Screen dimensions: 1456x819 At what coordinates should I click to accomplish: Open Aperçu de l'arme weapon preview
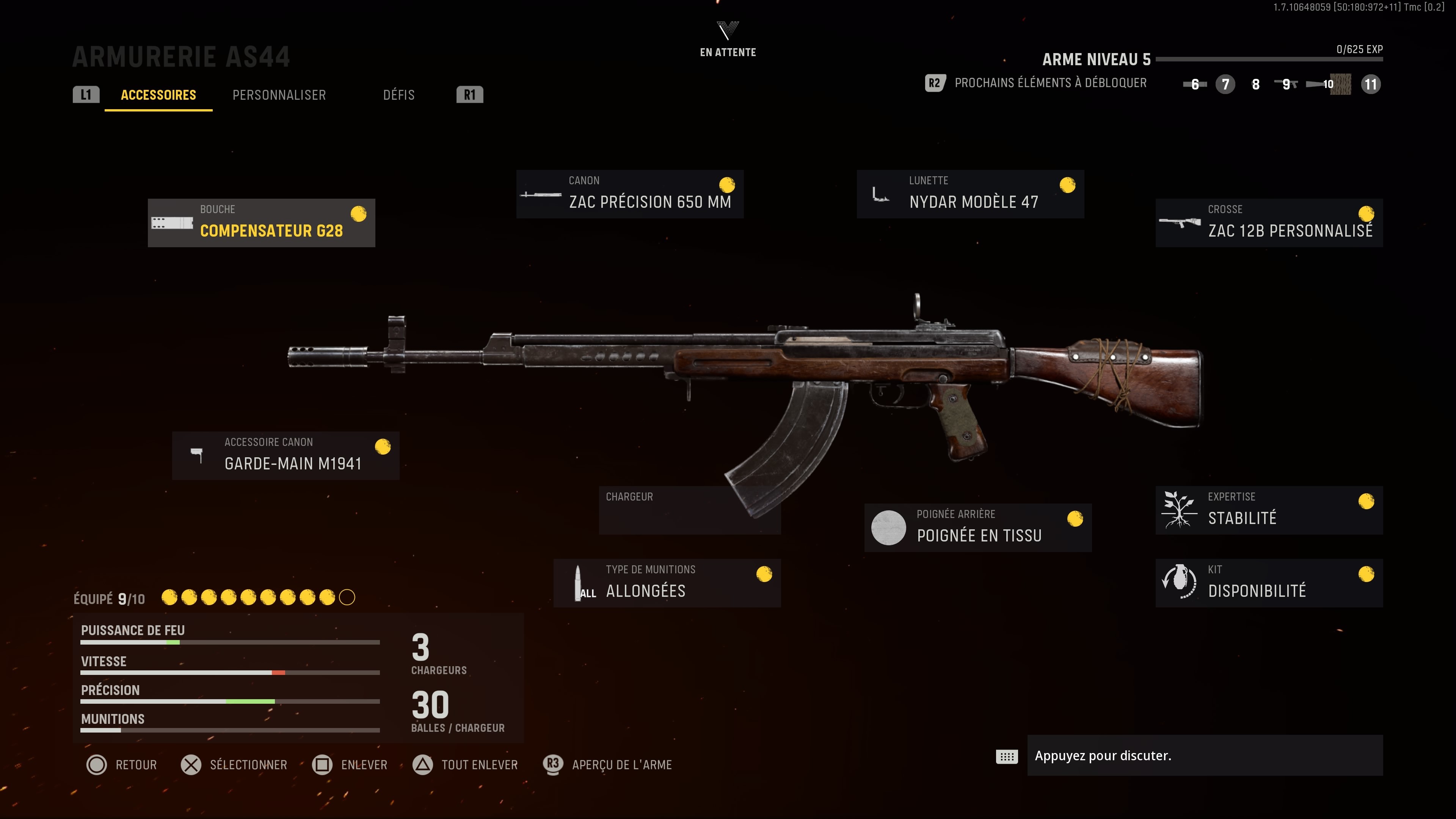607,765
